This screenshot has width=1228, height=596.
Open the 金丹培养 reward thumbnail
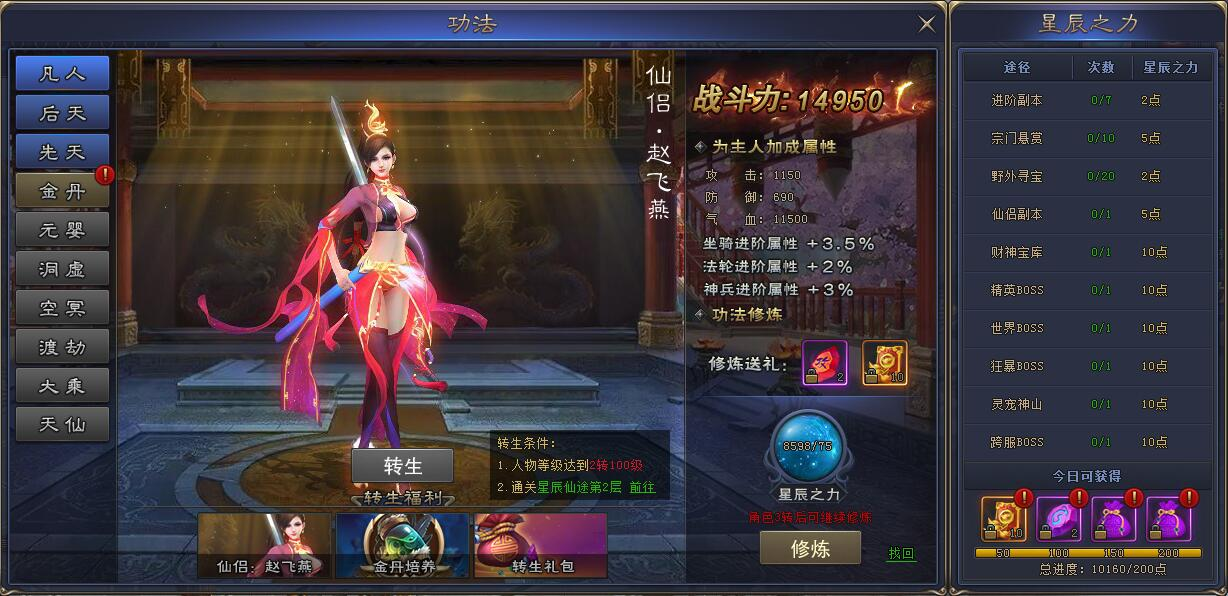(x=402, y=545)
